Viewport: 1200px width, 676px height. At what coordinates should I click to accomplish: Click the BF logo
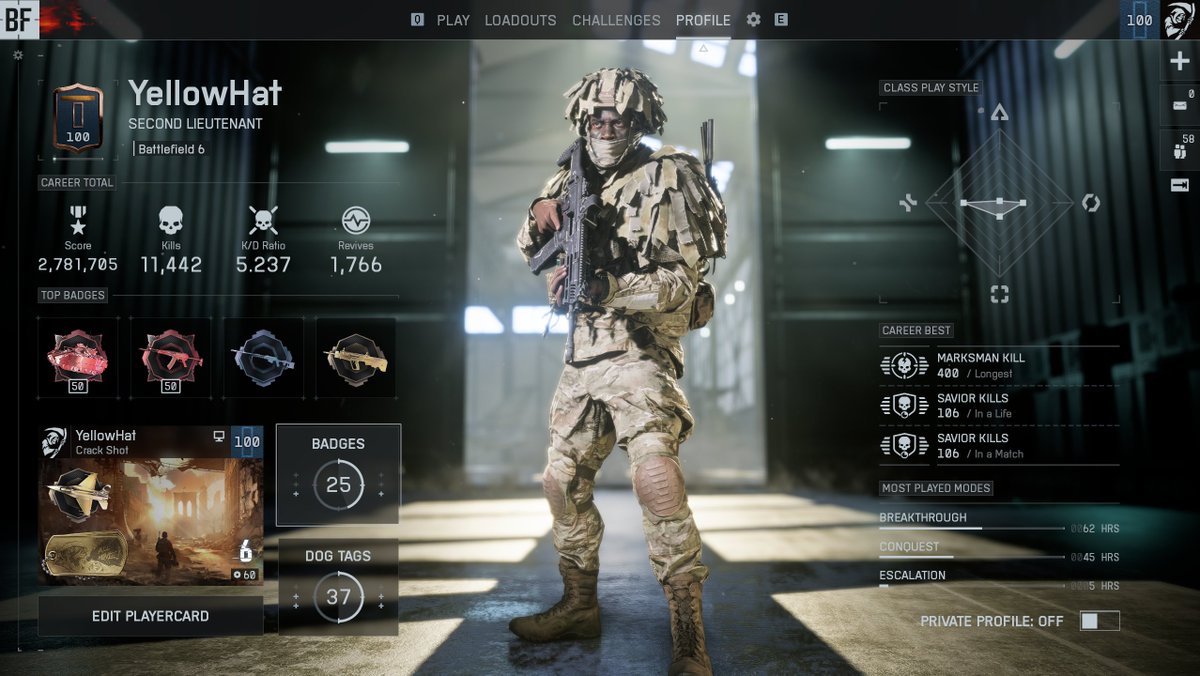(x=19, y=19)
